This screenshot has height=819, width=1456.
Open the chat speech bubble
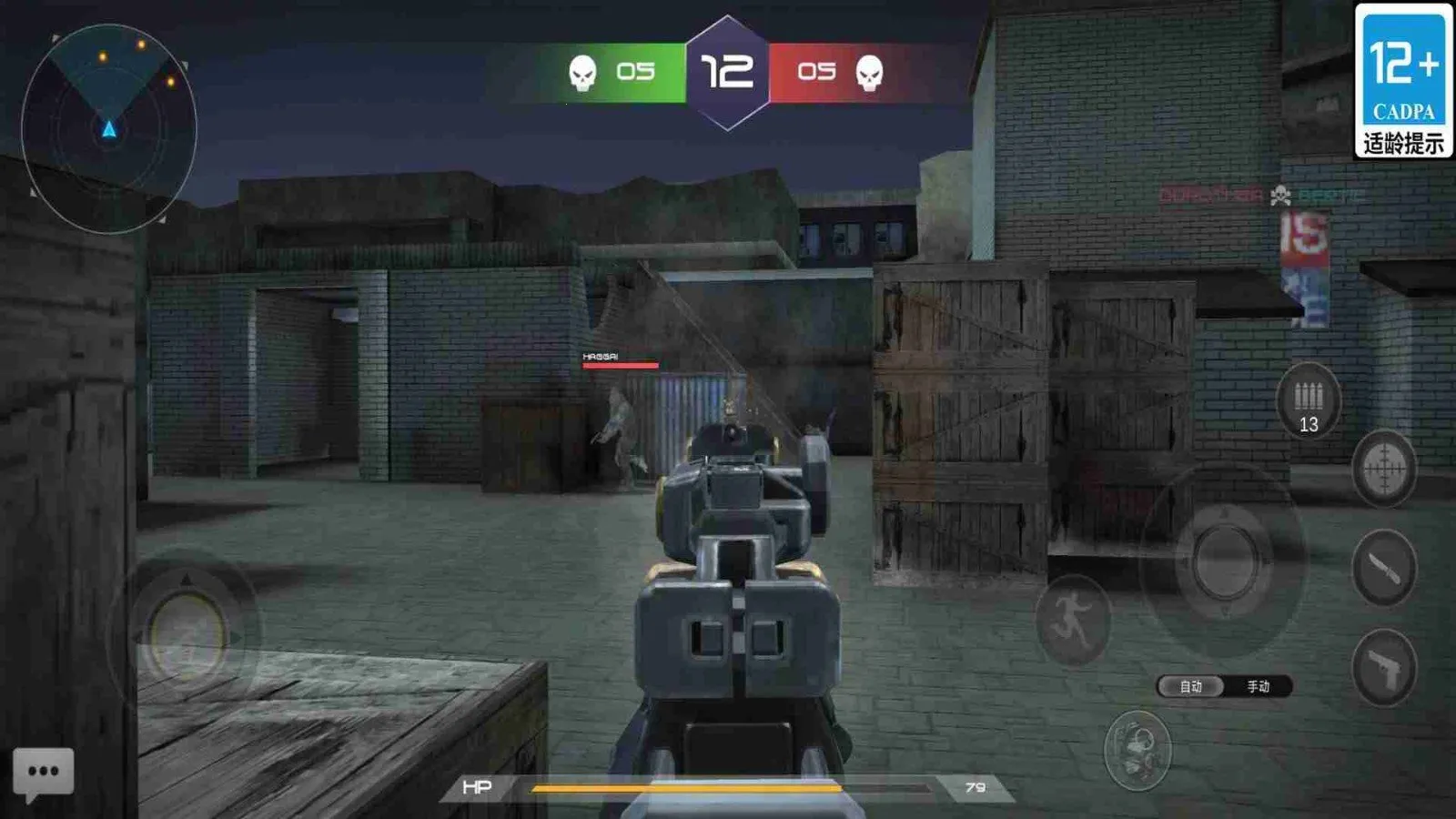[43, 773]
